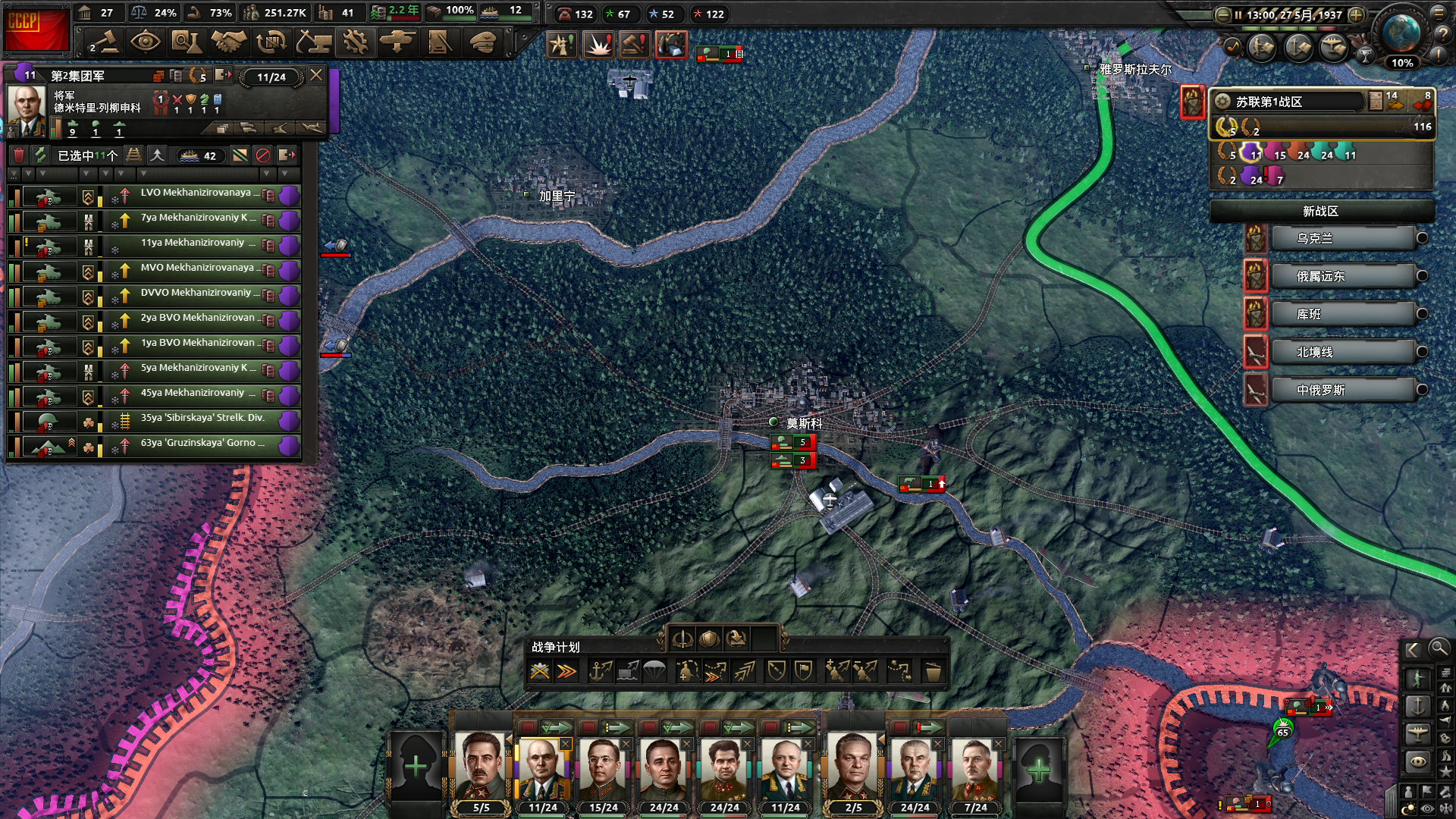Select the 乌克兰 theater
Screen dimensions: 1456x819
1342,238
